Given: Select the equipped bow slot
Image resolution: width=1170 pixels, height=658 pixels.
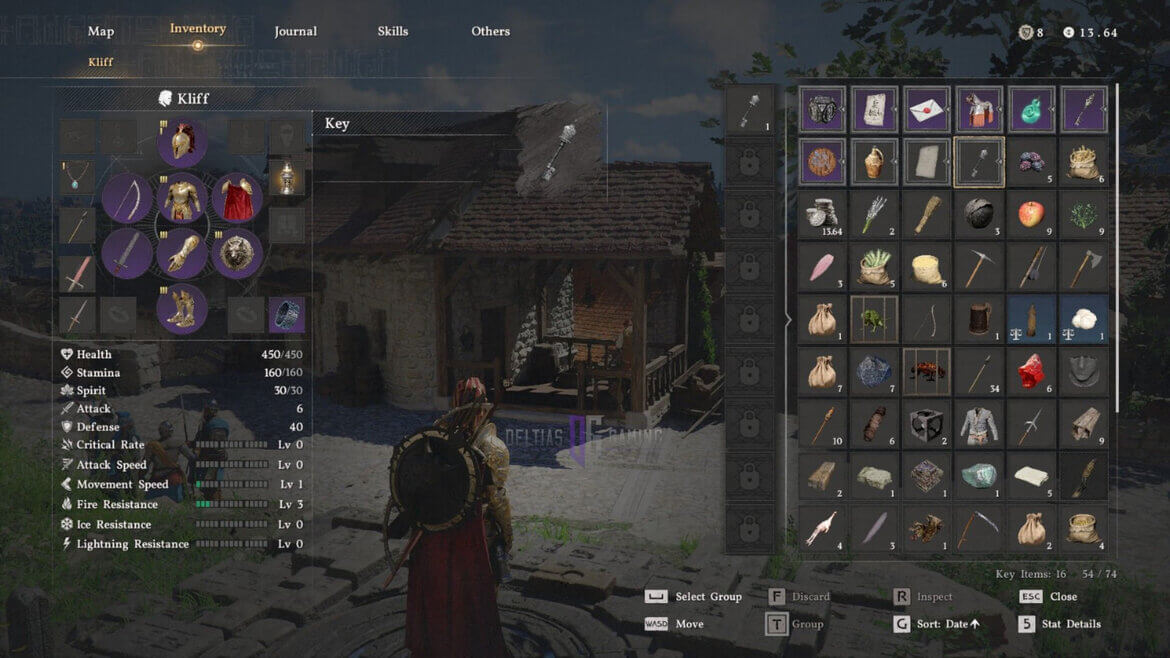Looking at the screenshot, I should click(x=127, y=198).
